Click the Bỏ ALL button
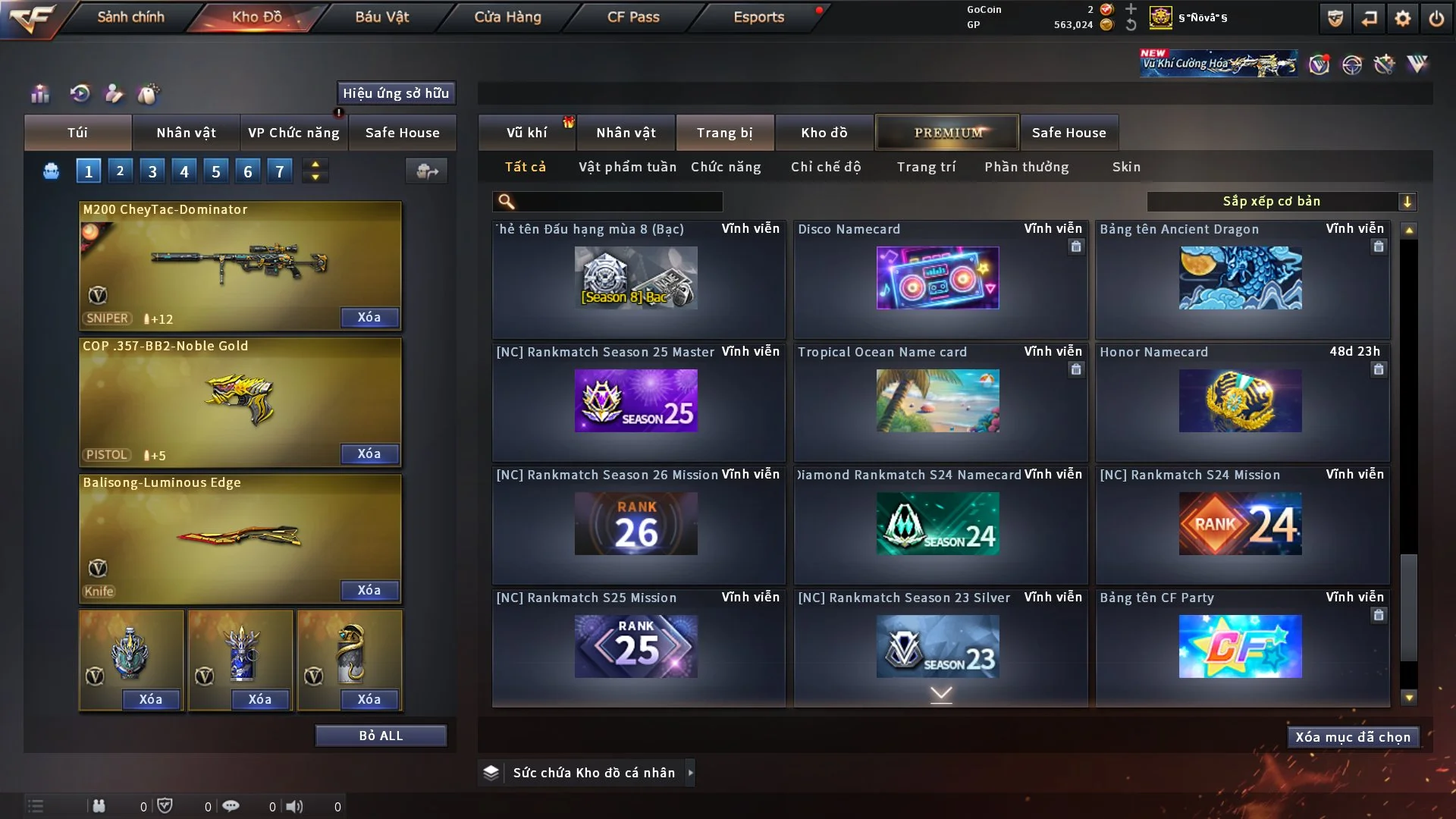1456x819 pixels. pos(381,736)
